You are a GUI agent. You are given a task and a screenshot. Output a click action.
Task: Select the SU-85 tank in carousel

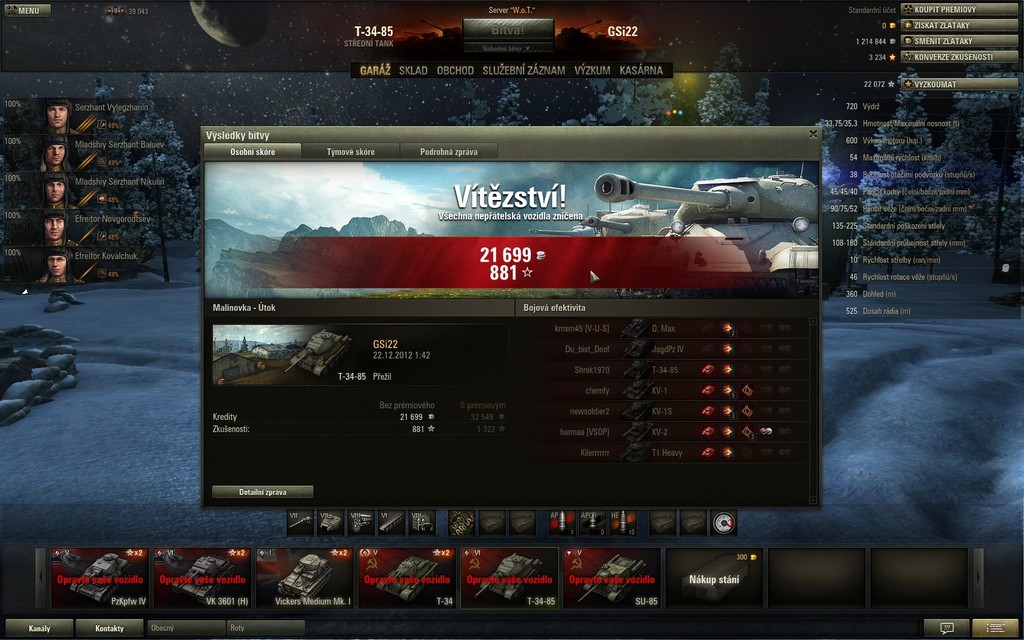[612, 577]
